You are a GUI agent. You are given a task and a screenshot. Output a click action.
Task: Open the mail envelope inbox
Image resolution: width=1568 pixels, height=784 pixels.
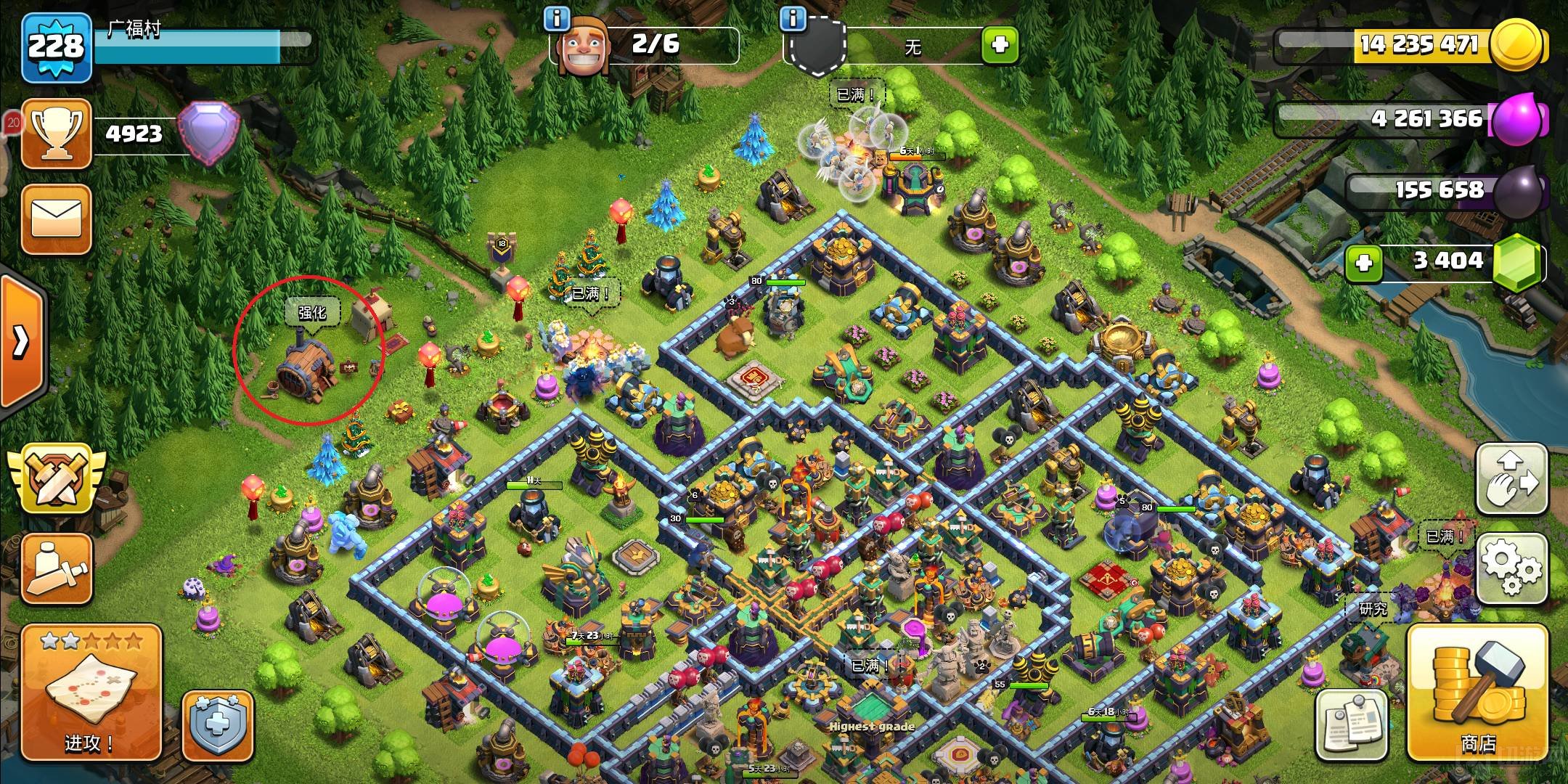(x=57, y=218)
